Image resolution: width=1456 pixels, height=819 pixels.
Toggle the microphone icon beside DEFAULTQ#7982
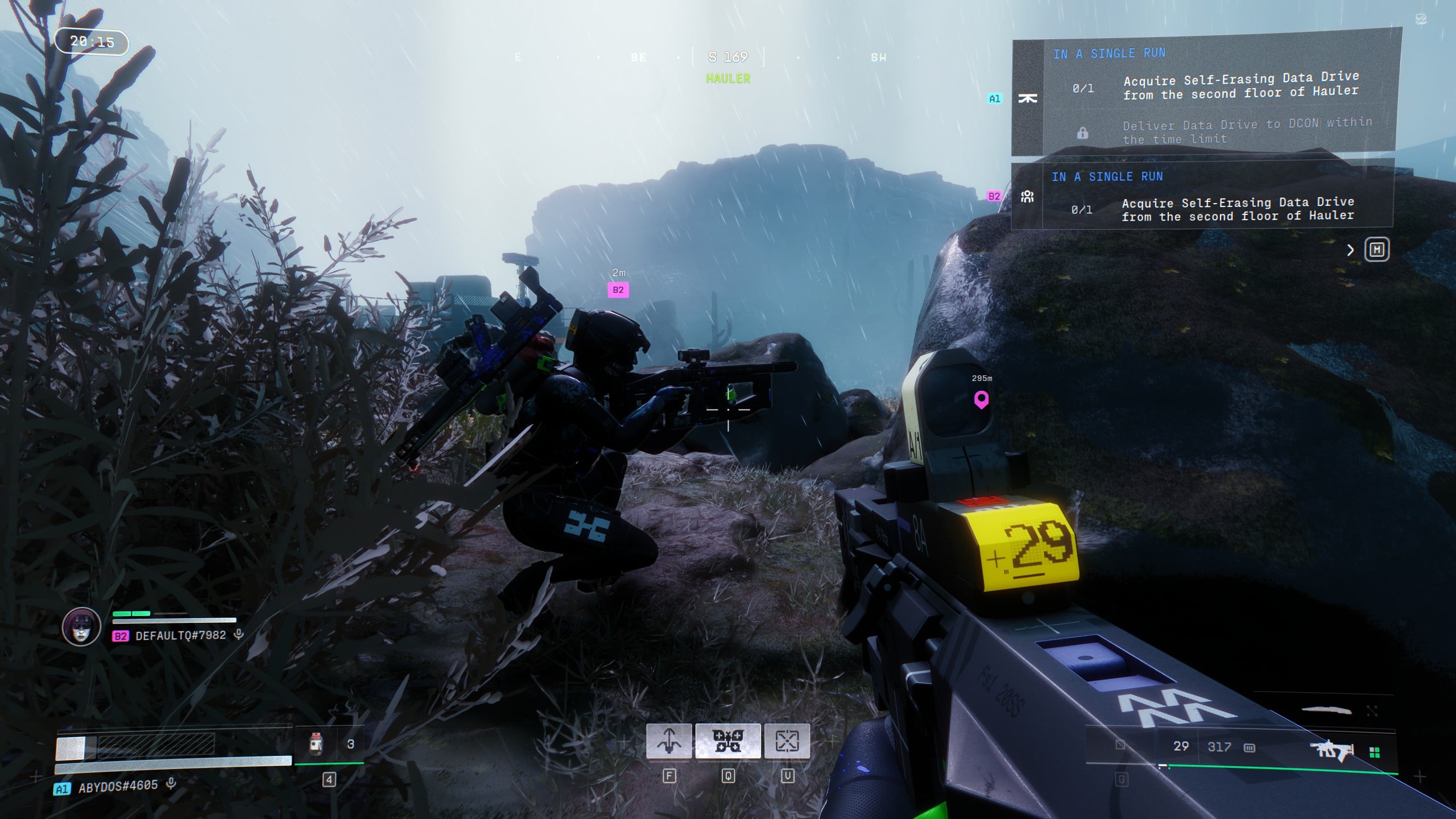(x=239, y=634)
